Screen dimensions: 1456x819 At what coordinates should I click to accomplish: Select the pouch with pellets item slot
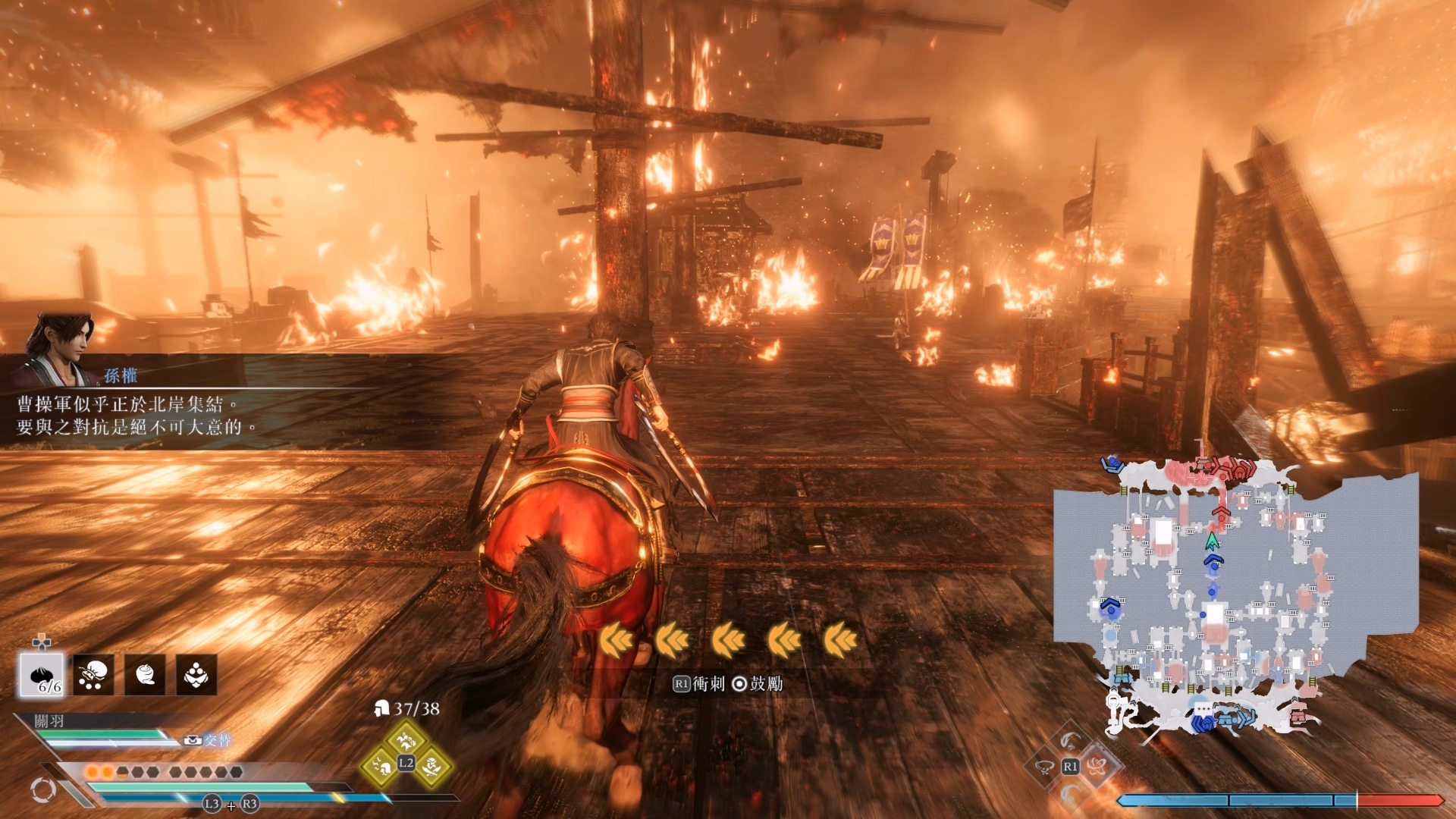pyautogui.click(x=93, y=674)
